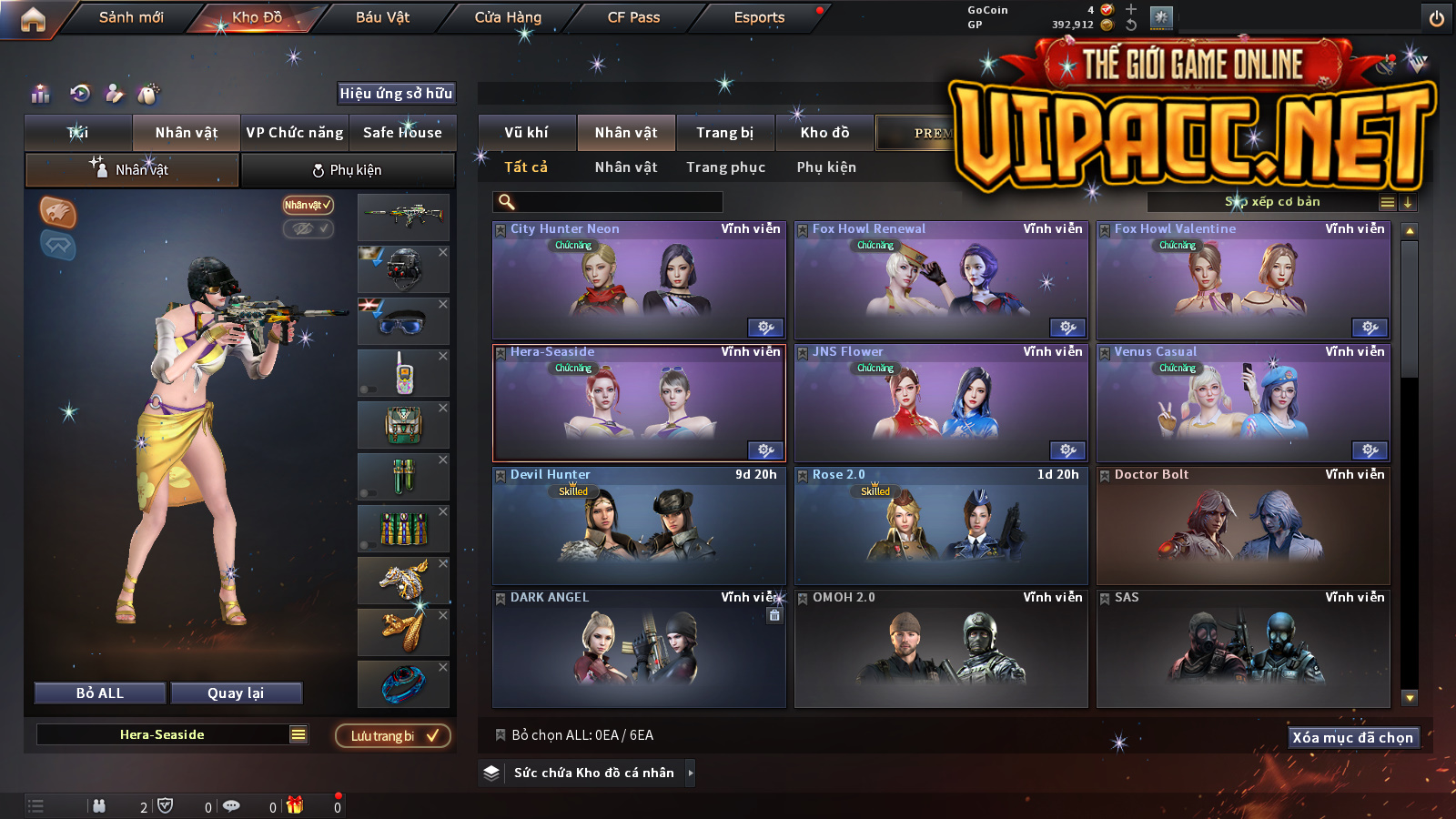Open the Esports tab
The width and height of the screenshot is (1456, 819).
tap(759, 17)
